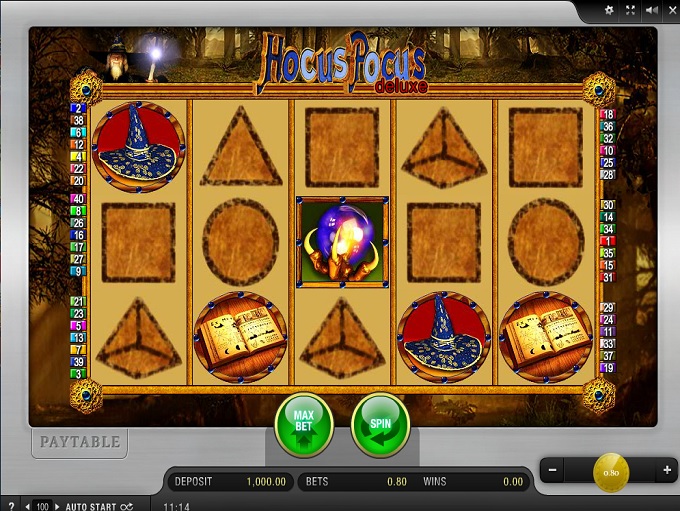Image resolution: width=680 pixels, height=511 pixels.
Task: Lower the auto start count with left arrow
Action: [x=29, y=506]
